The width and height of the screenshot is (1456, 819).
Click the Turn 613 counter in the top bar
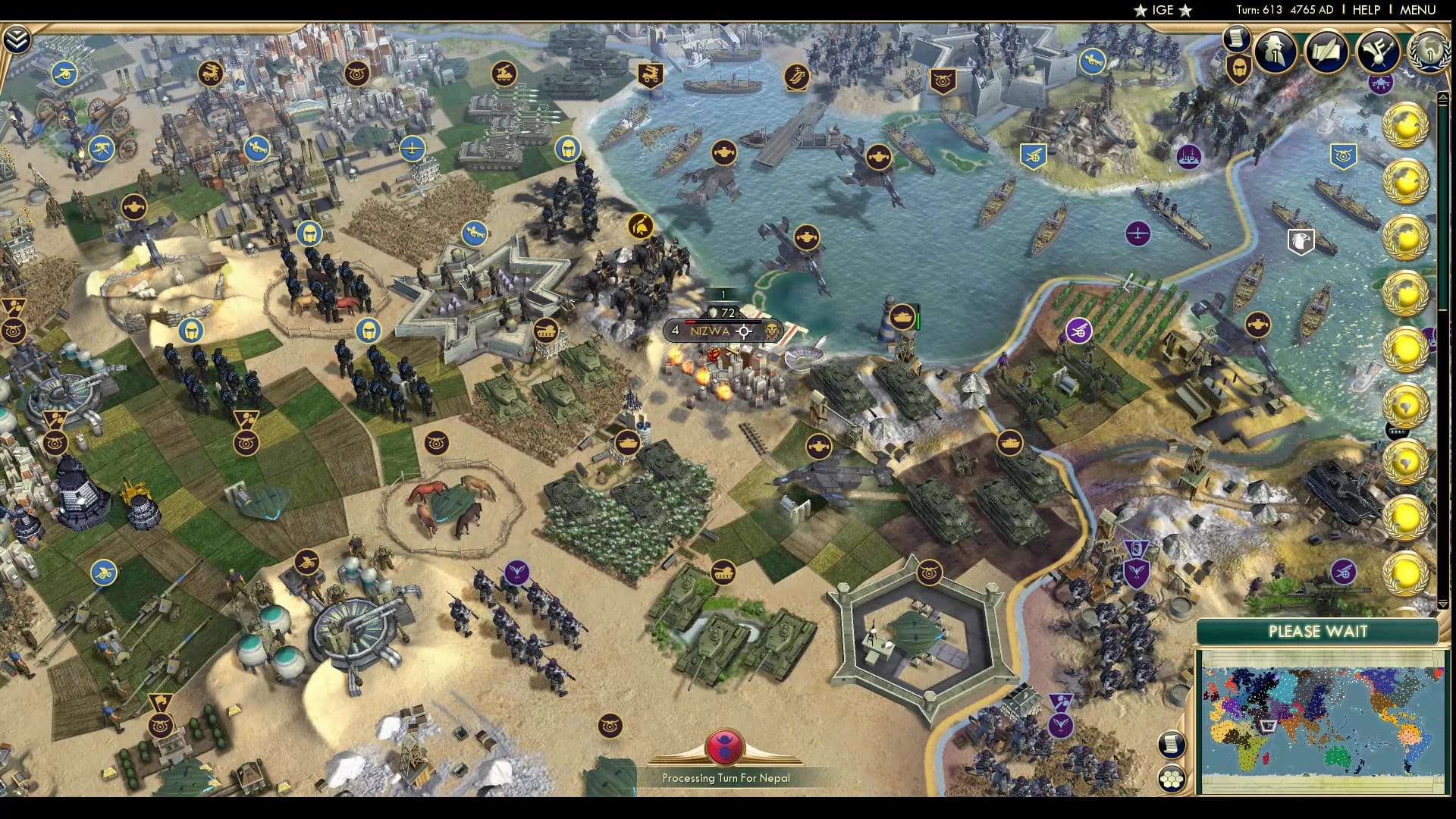coord(1260,11)
